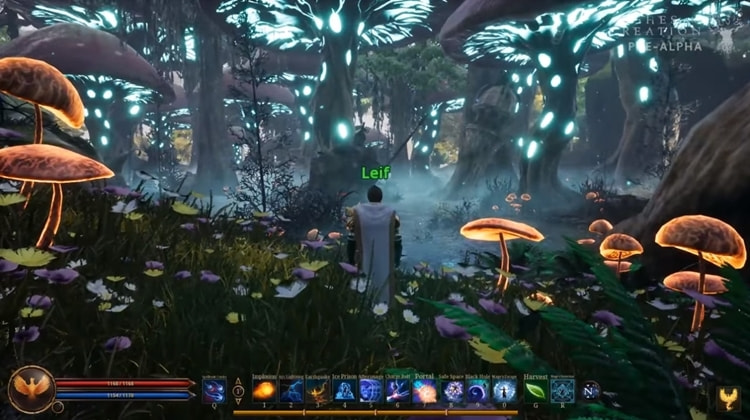Open a Portal from the hotbar

coord(425,390)
